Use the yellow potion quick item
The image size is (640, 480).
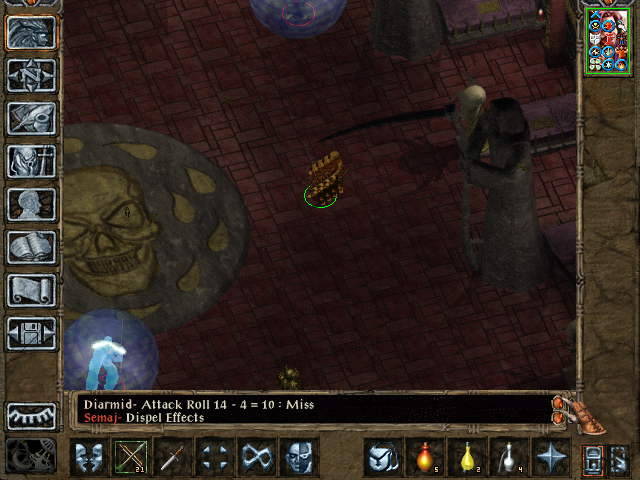pyautogui.click(x=466, y=458)
